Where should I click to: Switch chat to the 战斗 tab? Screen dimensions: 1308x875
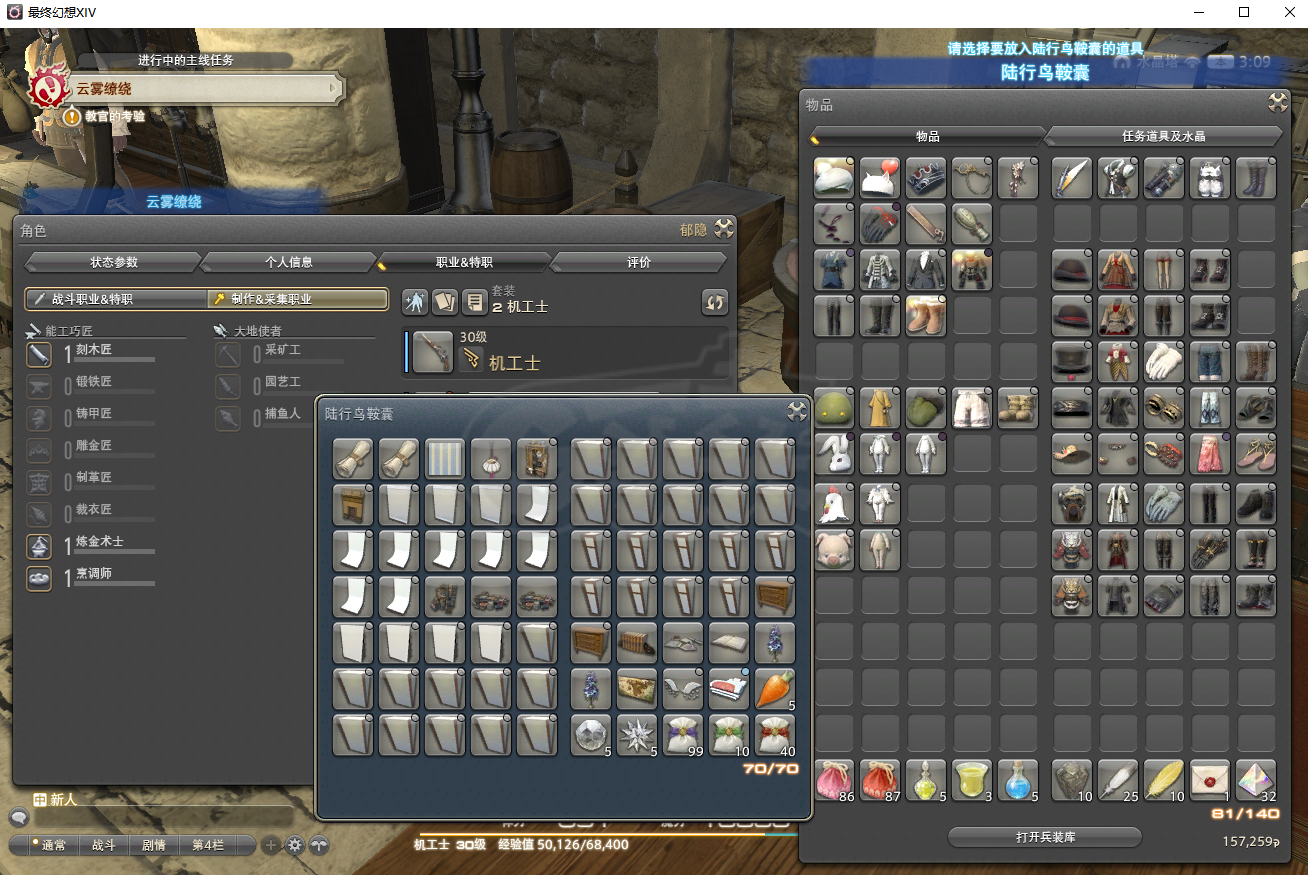click(104, 845)
